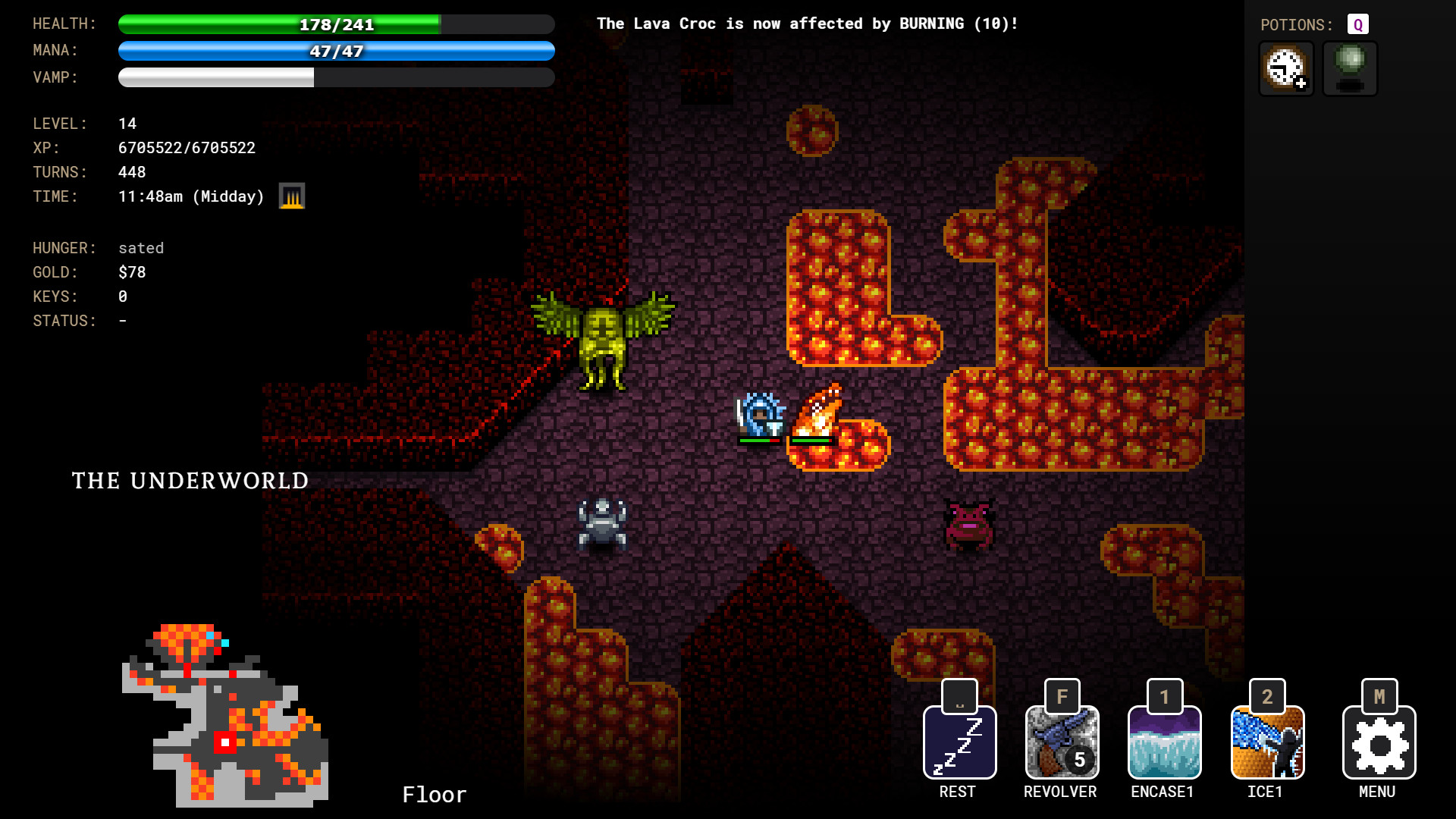Click the player character sprite
This screenshot has width=1456, height=819.
[758, 413]
